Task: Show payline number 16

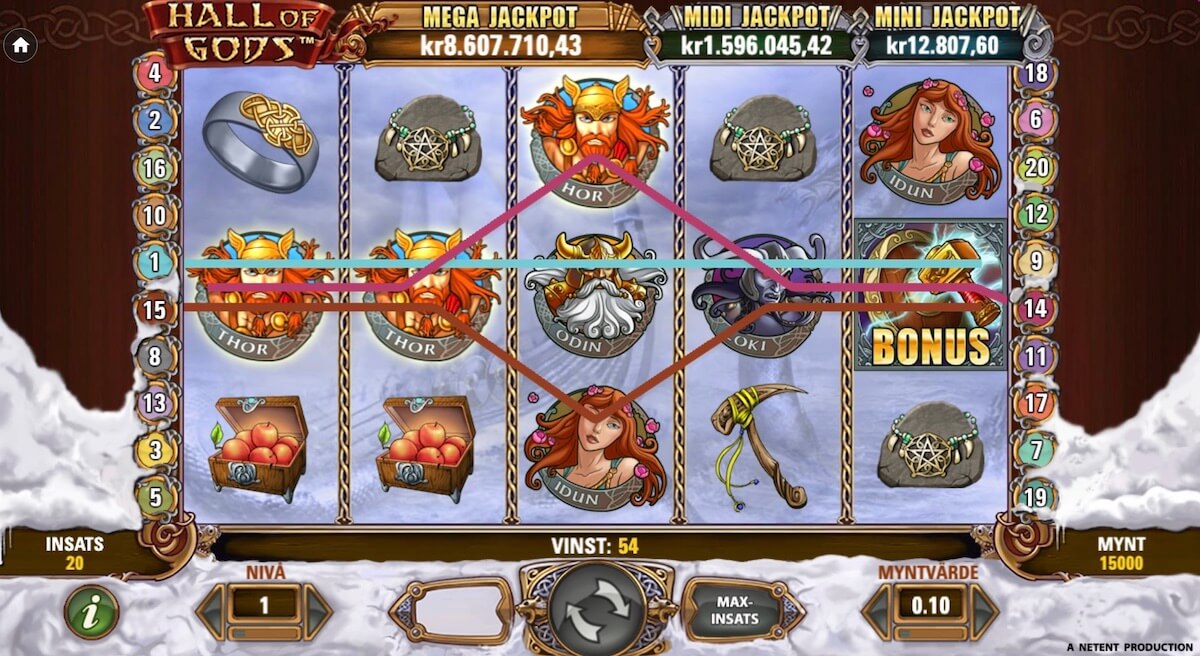Action: click(155, 168)
